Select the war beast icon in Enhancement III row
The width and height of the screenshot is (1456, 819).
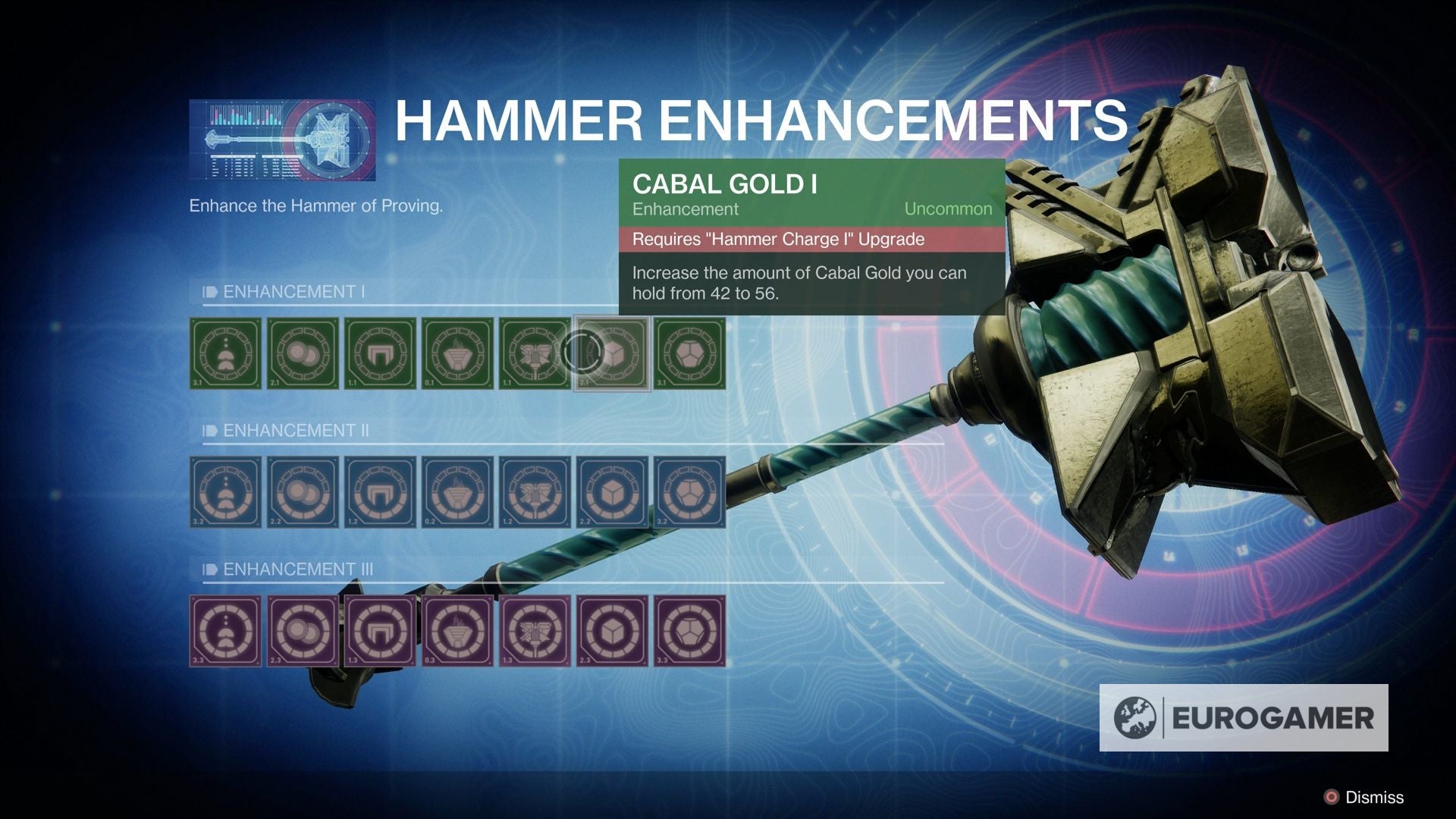coord(536,632)
